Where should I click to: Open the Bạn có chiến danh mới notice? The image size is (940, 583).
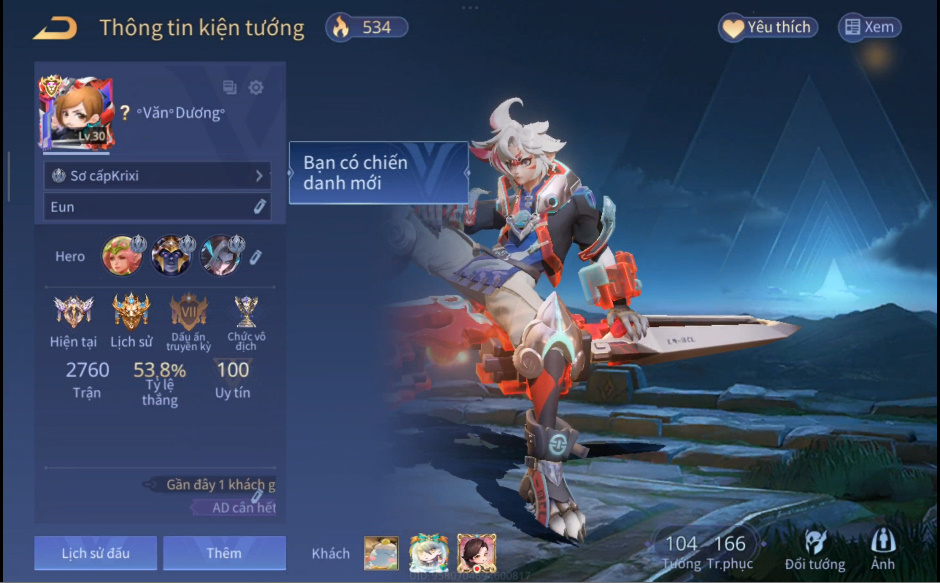[x=378, y=173]
